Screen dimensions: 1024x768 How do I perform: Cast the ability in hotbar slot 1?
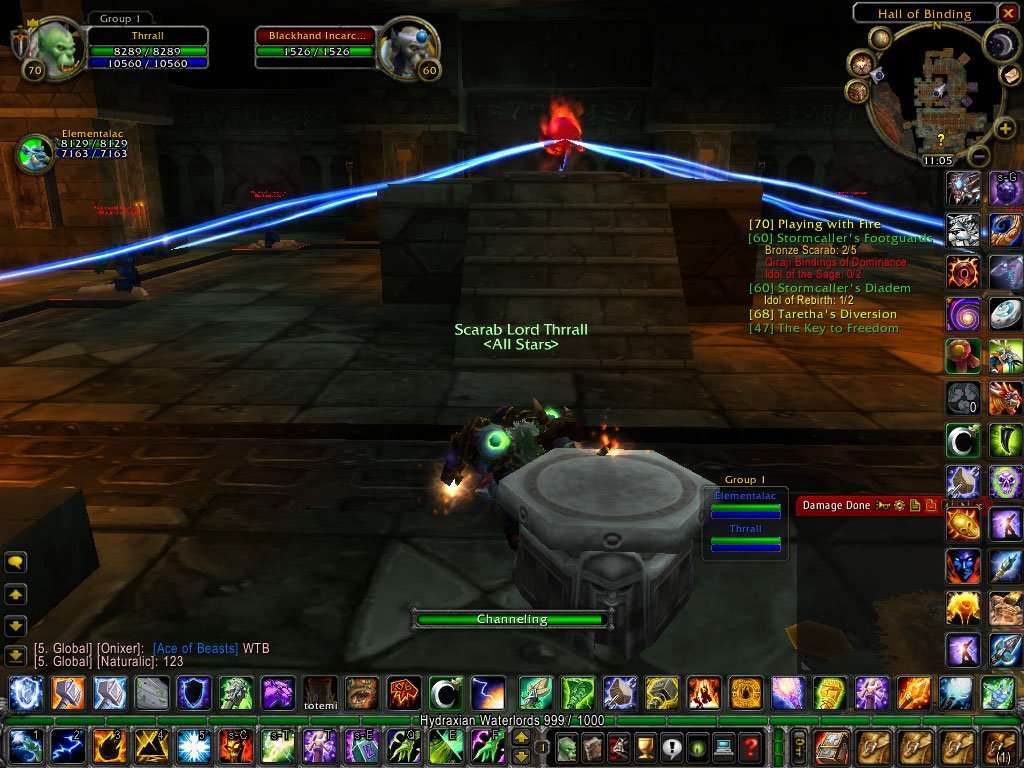(25, 746)
